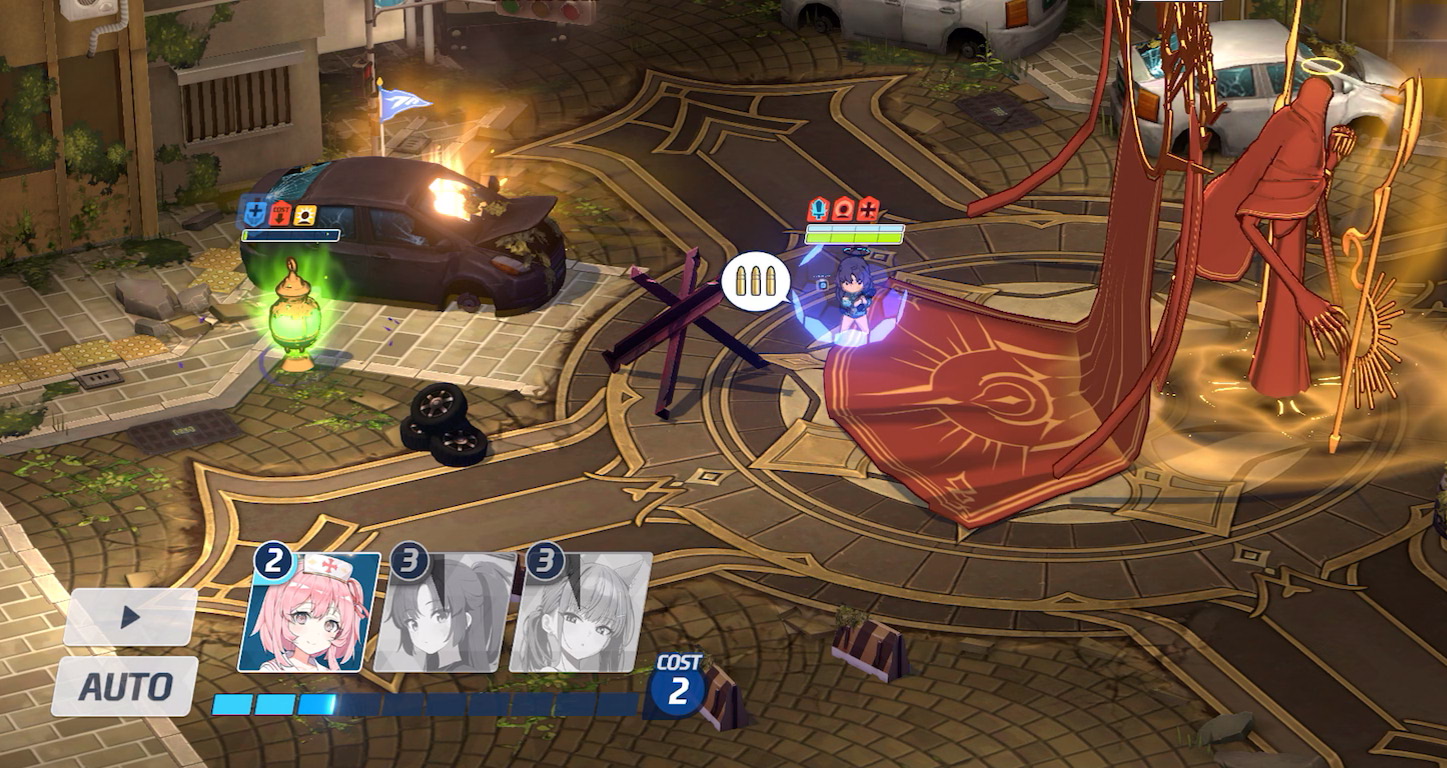Screen dimensions: 1447x768
Task: Click the play speed arrow button
Action: 130,617
